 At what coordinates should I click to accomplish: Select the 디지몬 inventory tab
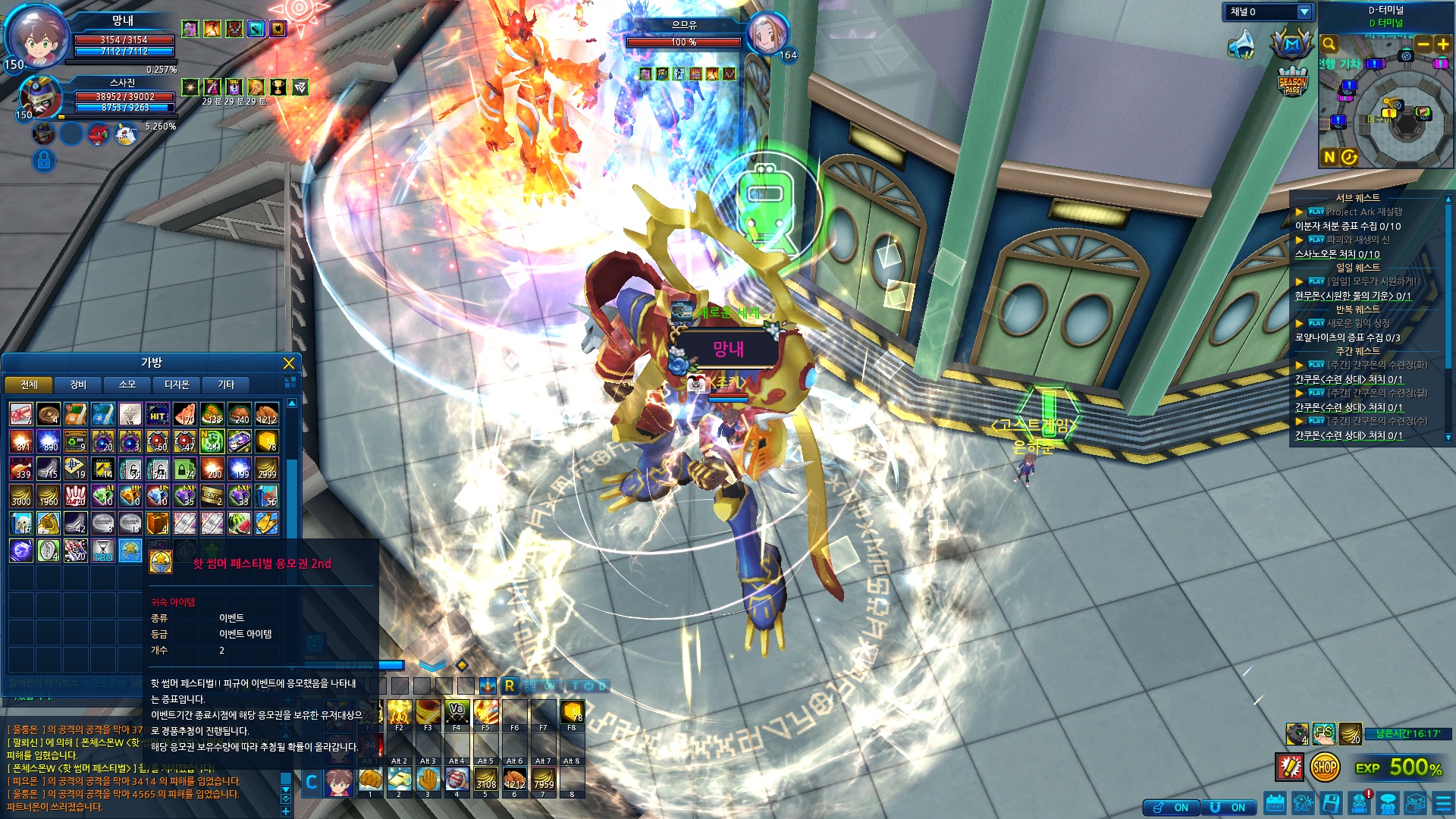[x=177, y=384]
